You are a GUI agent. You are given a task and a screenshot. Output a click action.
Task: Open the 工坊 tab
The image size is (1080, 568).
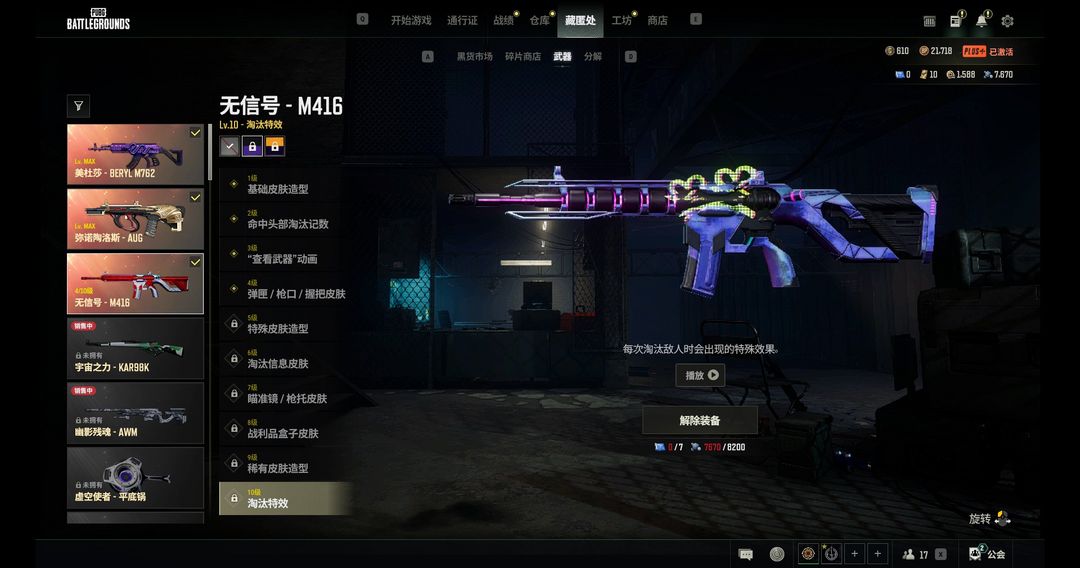tap(621, 20)
